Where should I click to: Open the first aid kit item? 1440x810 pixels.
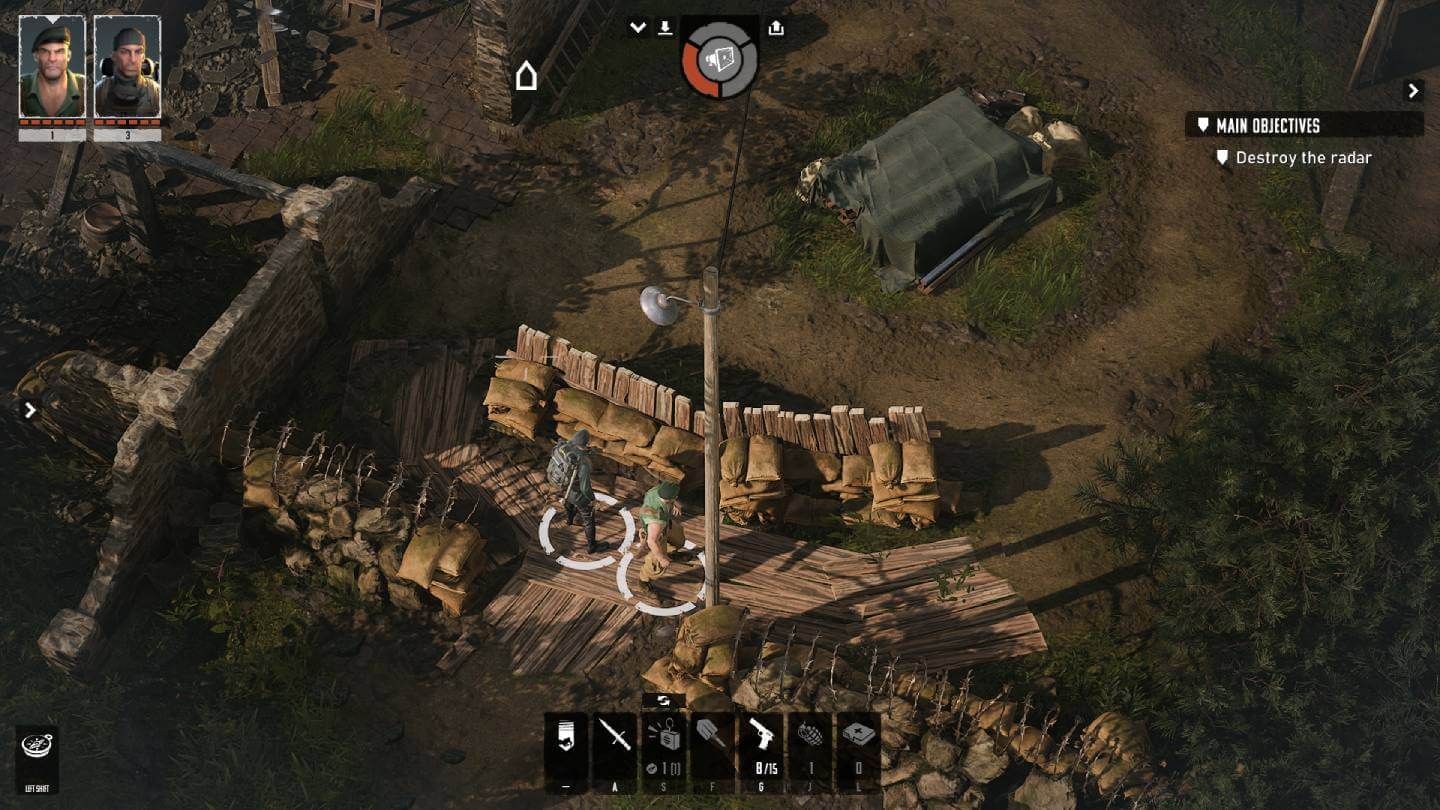(x=861, y=740)
